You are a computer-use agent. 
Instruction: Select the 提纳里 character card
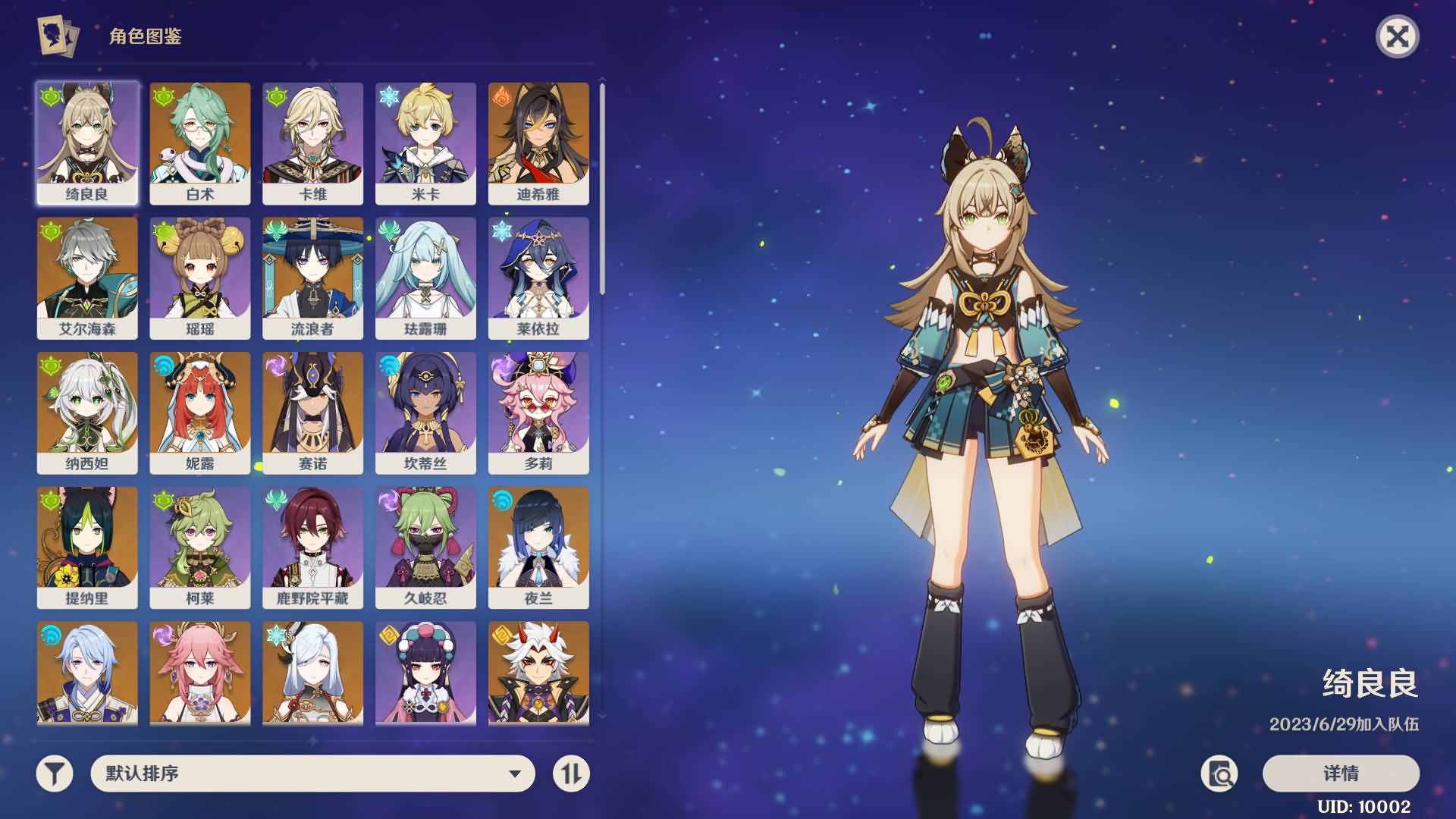(87, 547)
